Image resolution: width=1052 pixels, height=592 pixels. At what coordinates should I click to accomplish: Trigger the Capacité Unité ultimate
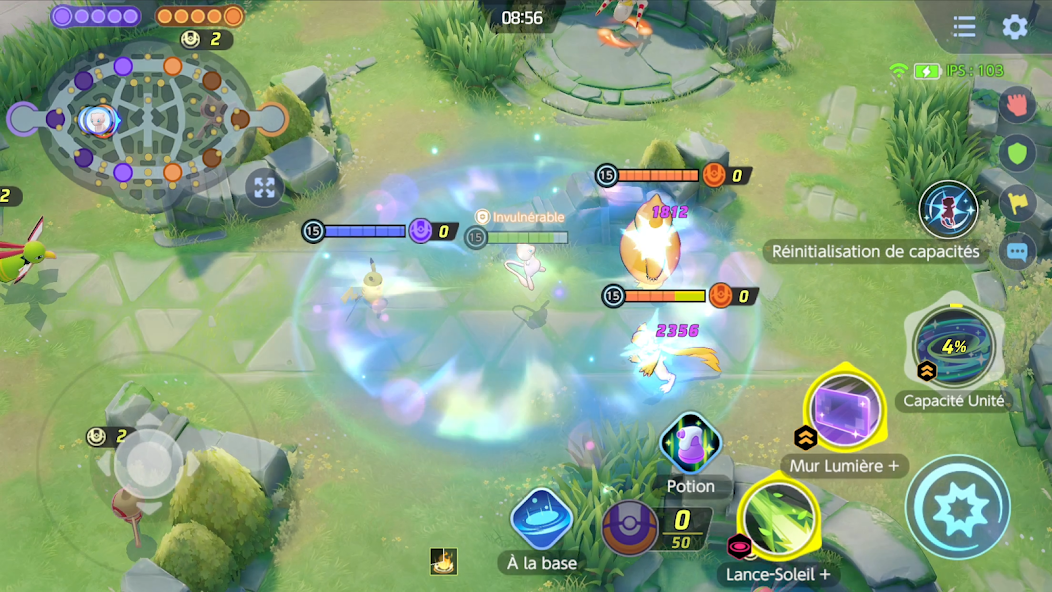(x=953, y=346)
